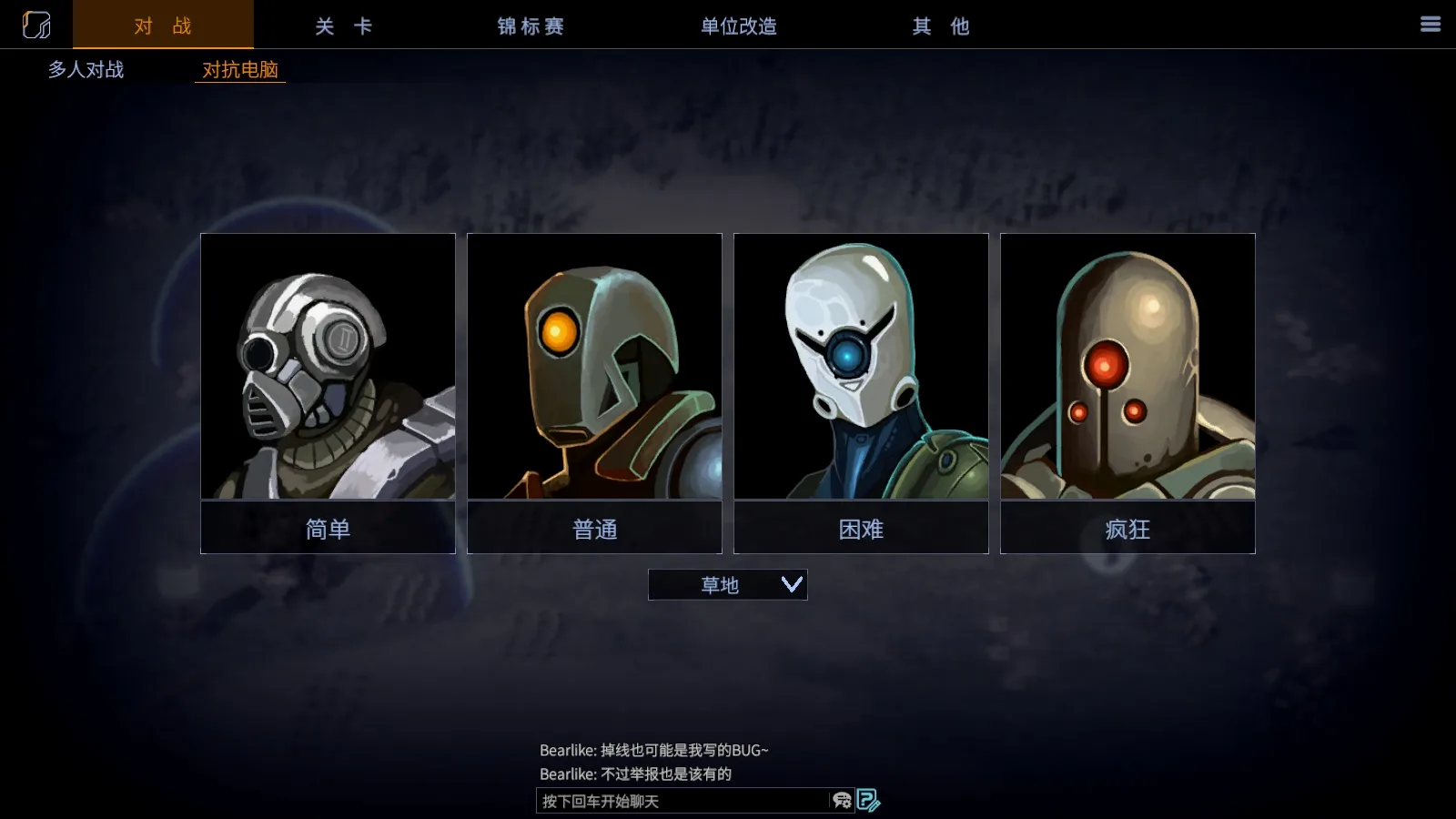
Task: Click the chat edit note icon
Action: [868, 801]
